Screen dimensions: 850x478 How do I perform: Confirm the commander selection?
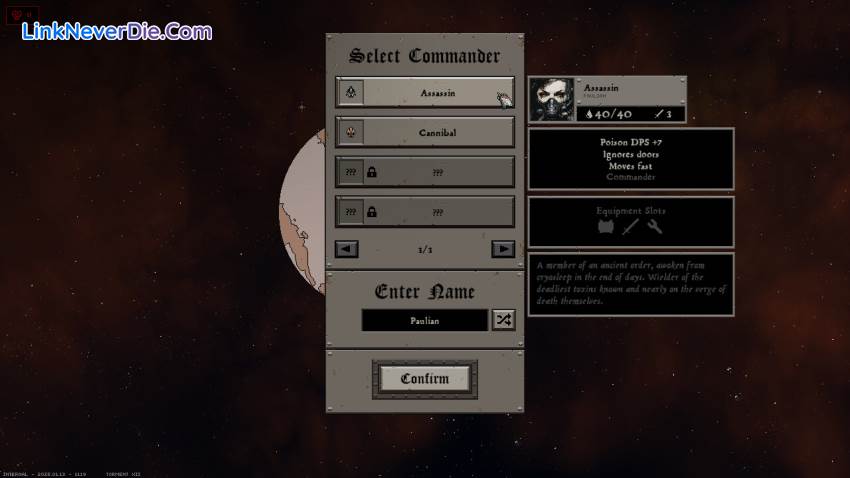(424, 379)
